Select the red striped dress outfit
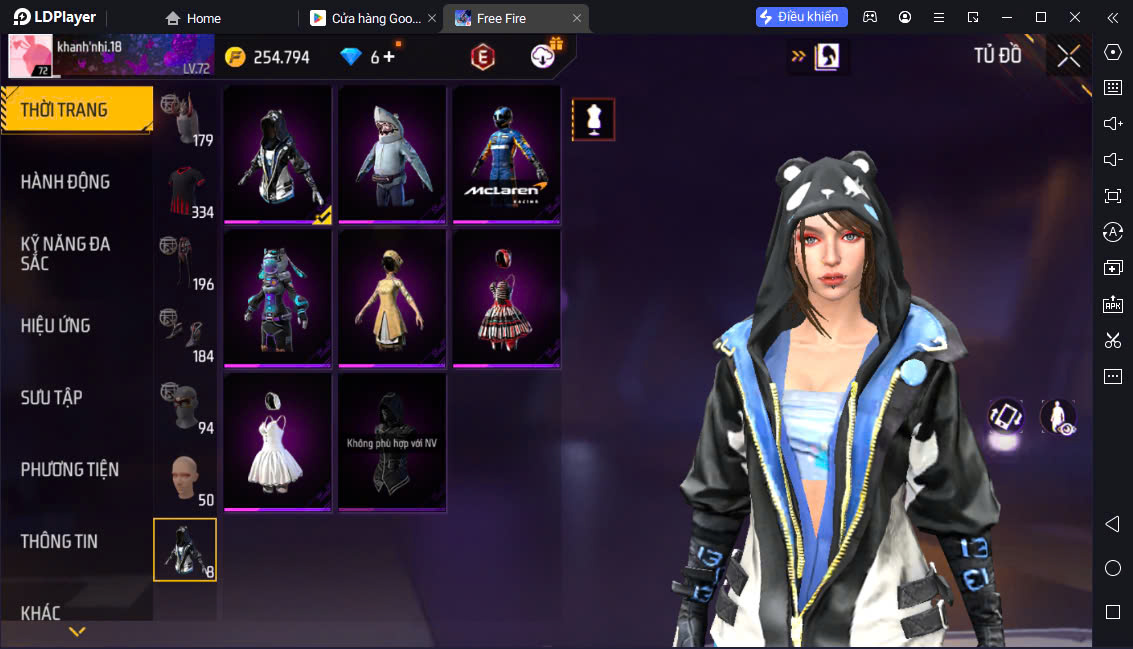Viewport: 1133px width, 649px height. tap(506, 298)
